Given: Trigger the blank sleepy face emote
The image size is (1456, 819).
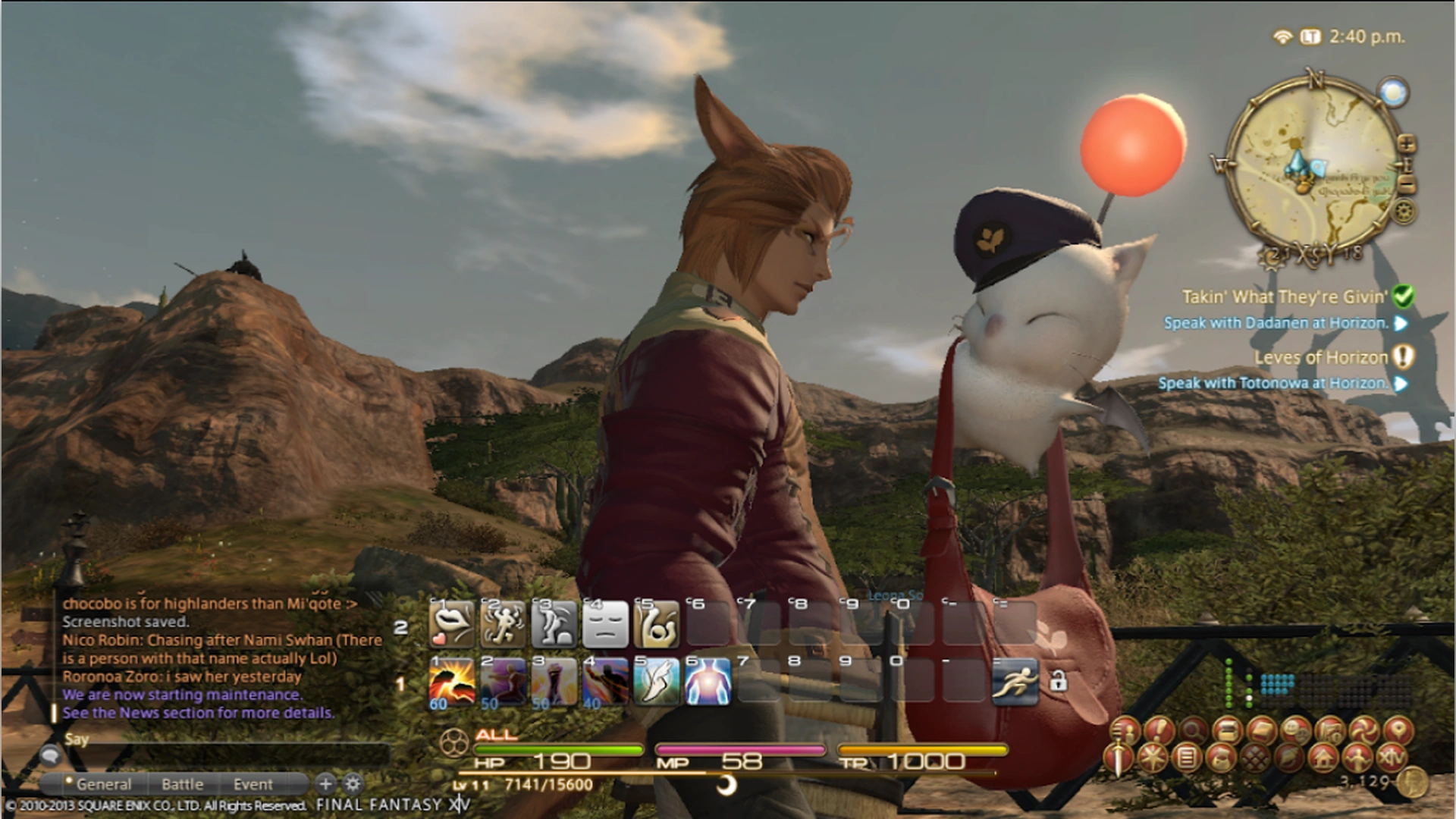Looking at the screenshot, I should pyautogui.click(x=606, y=624).
